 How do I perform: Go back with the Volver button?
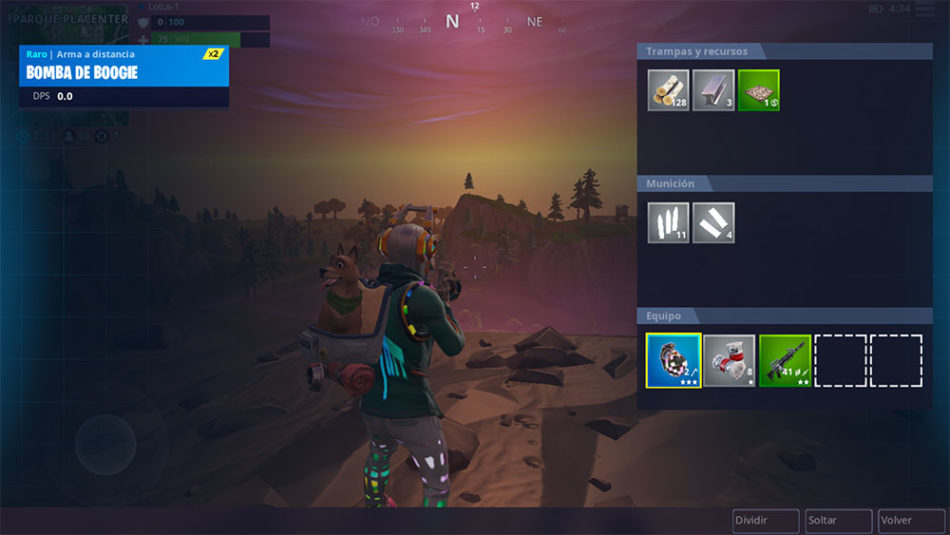pos(910,521)
